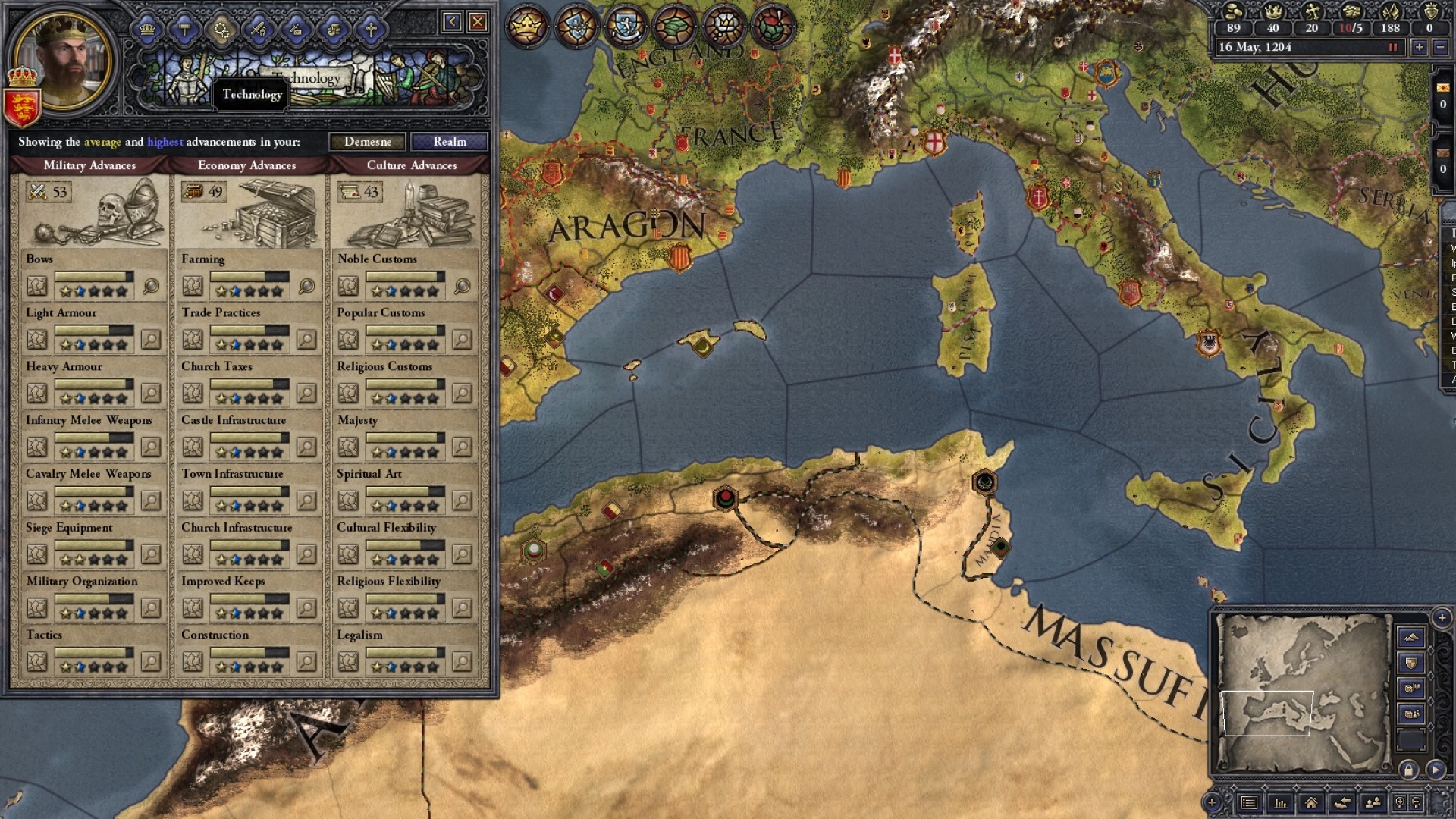Open the character finder icon
Screen dimensions: 1456x819
1373,802
